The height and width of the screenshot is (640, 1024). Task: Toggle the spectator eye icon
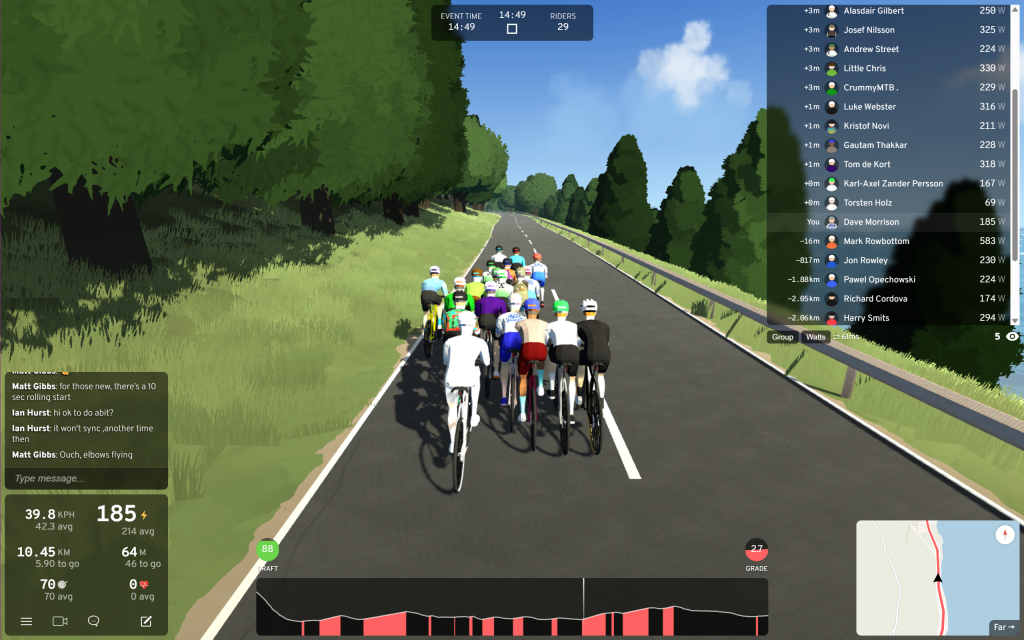point(1012,337)
